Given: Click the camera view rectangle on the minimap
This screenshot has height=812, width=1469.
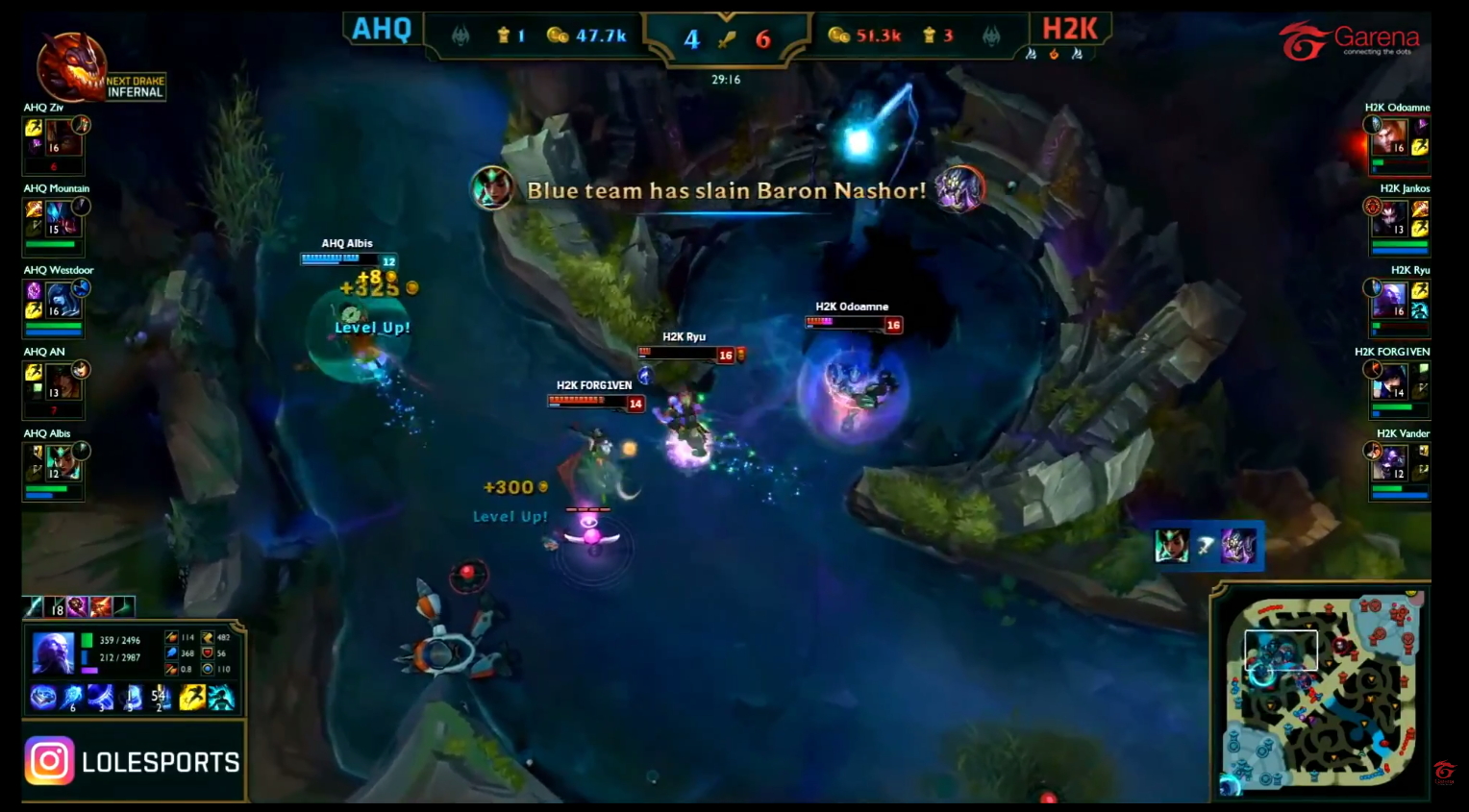Looking at the screenshot, I should tap(1281, 651).
